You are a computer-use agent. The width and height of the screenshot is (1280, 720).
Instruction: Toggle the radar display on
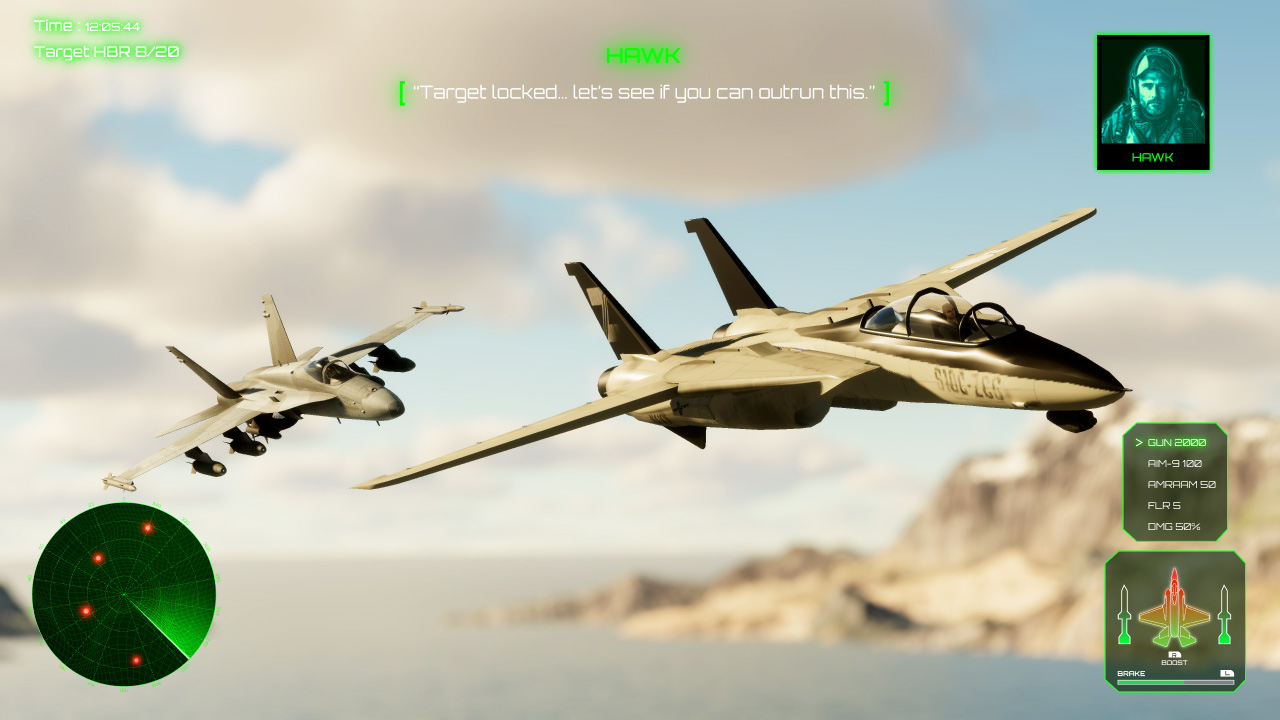125,595
